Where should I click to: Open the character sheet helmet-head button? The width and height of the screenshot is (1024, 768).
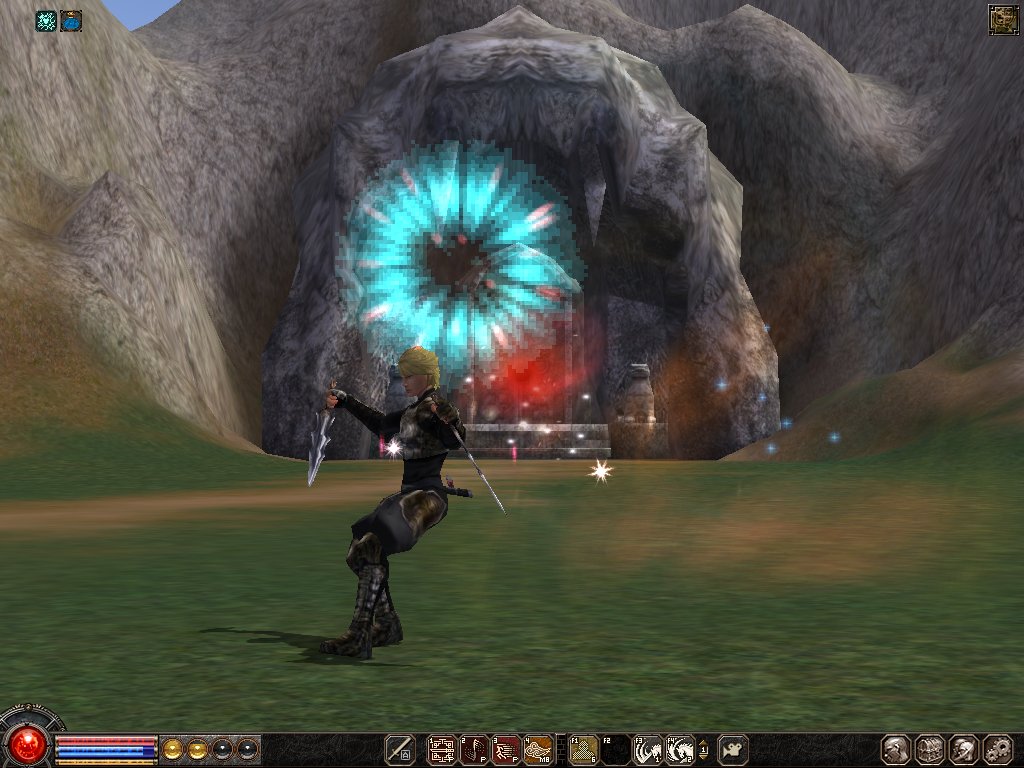click(895, 749)
